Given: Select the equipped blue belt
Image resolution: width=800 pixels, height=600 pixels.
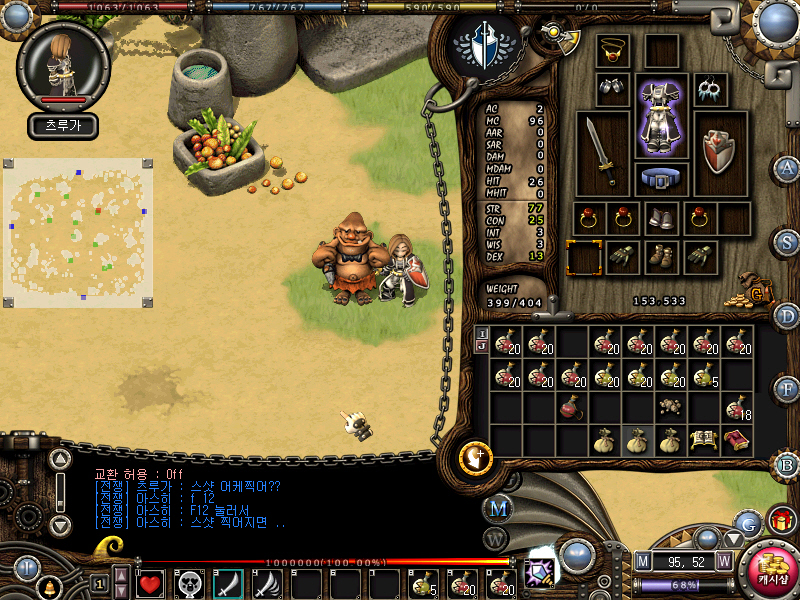Looking at the screenshot, I should 661,179.
